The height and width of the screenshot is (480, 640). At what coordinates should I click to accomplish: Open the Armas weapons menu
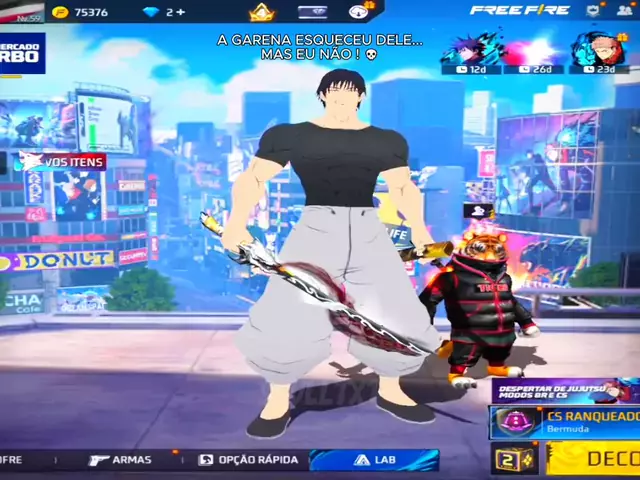[120, 460]
